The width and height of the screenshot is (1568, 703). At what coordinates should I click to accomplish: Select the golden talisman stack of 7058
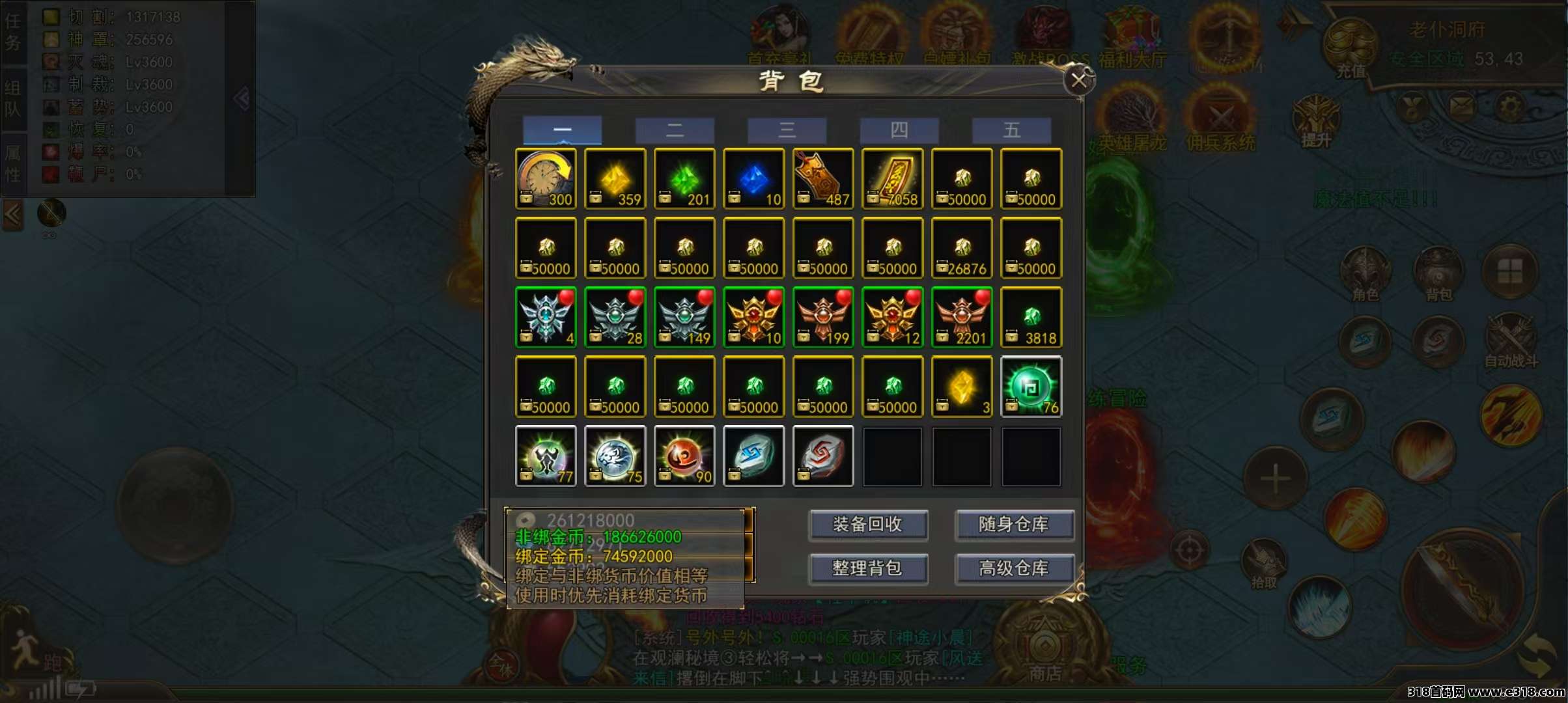click(x=892, y=178)
